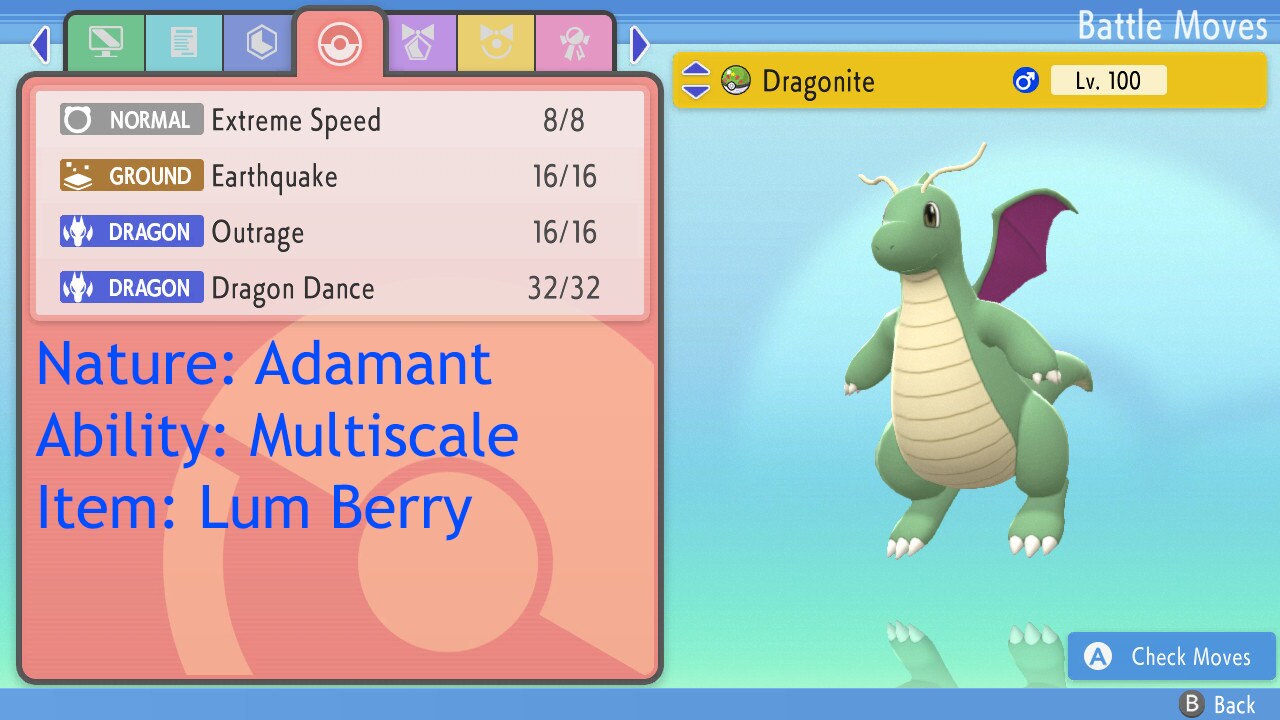Click the GROUND type badge on Earthquake
This screenshot has height=720, width=1280.
(131, 176)
